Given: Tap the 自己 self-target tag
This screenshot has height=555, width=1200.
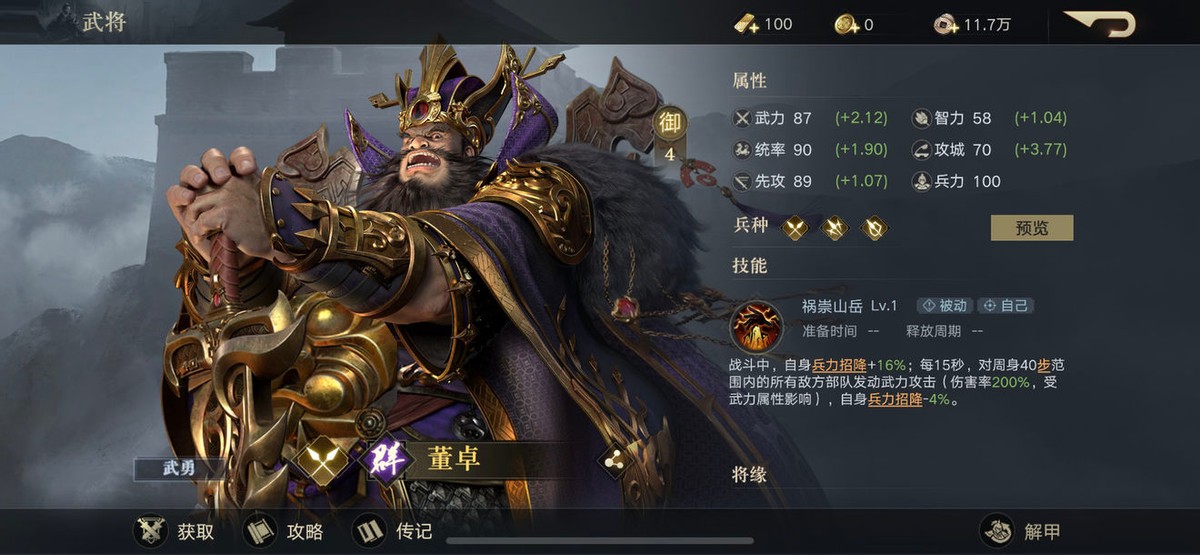Looking at the screenshot, I should pos(1005,306).
